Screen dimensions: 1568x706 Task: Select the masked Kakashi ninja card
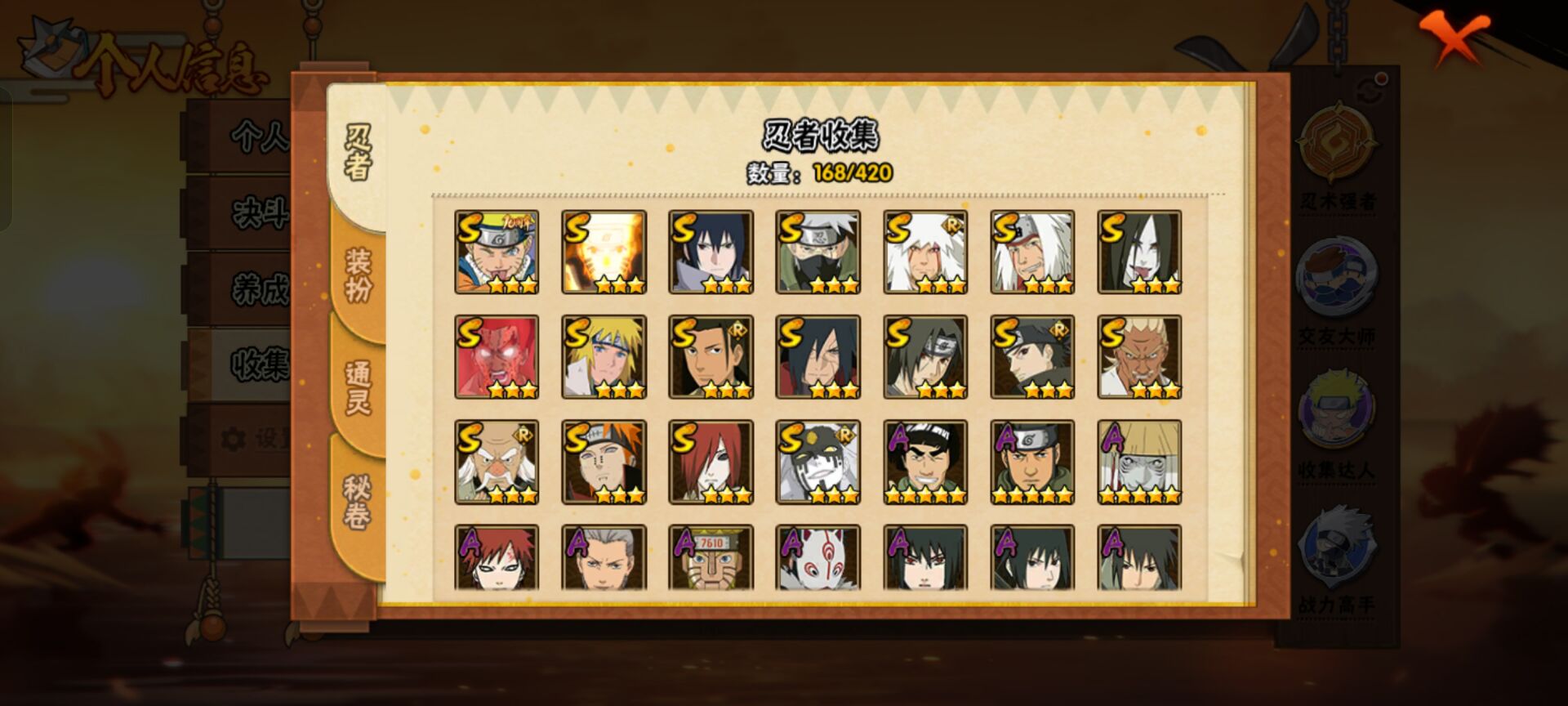817,252
